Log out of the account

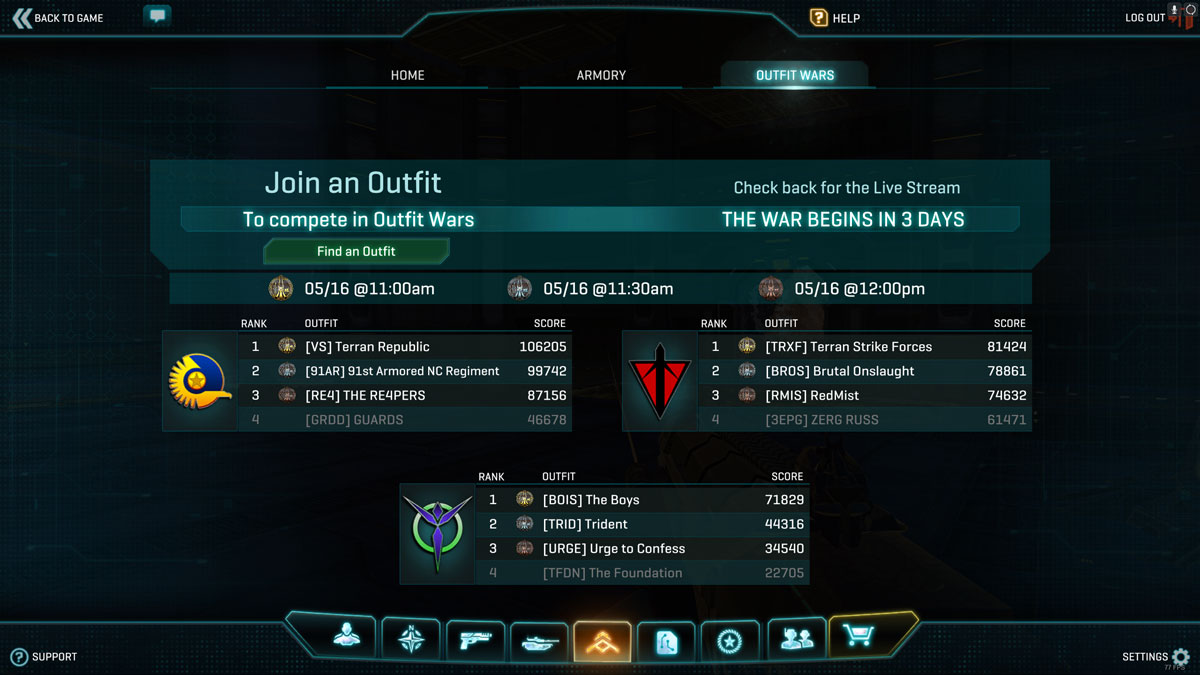pos(1146,18)
